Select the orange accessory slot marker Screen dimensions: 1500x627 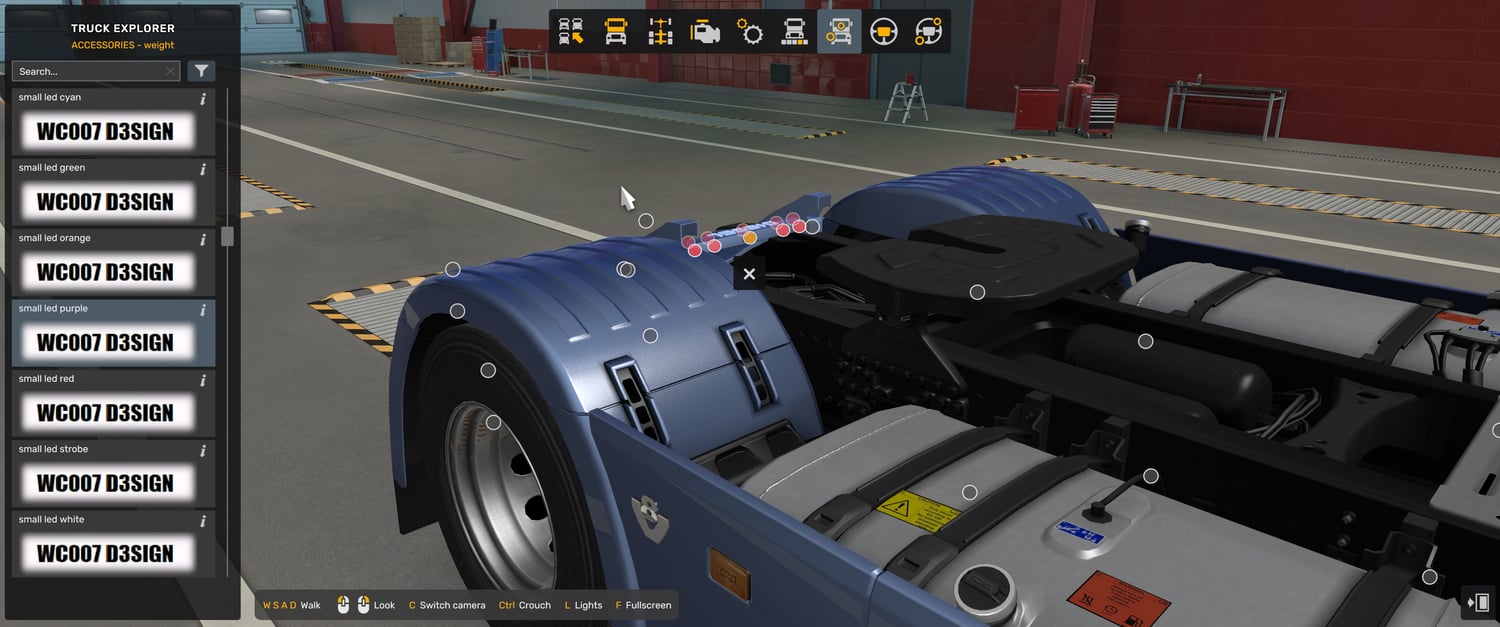click(x=749, y=237)
